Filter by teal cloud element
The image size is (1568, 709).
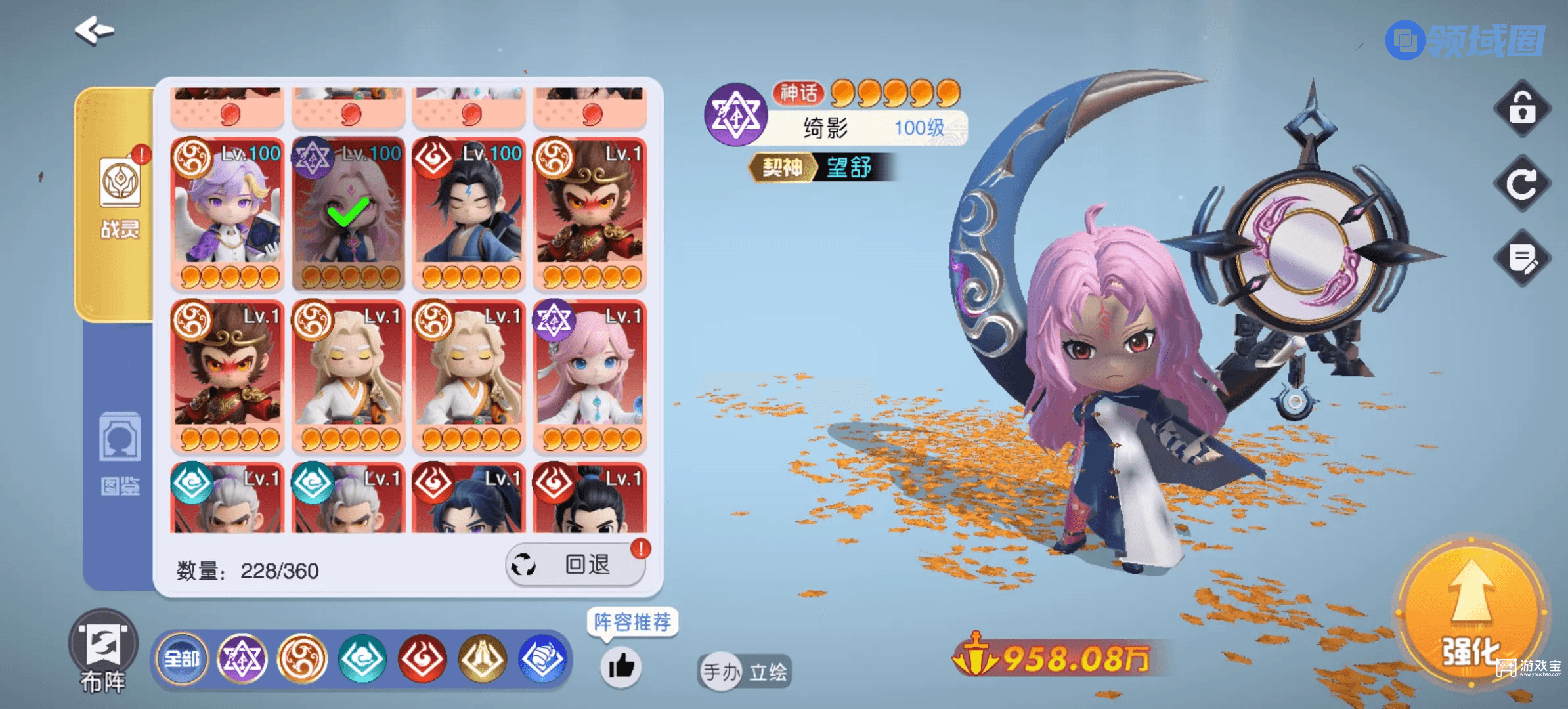tap(362, 658)
